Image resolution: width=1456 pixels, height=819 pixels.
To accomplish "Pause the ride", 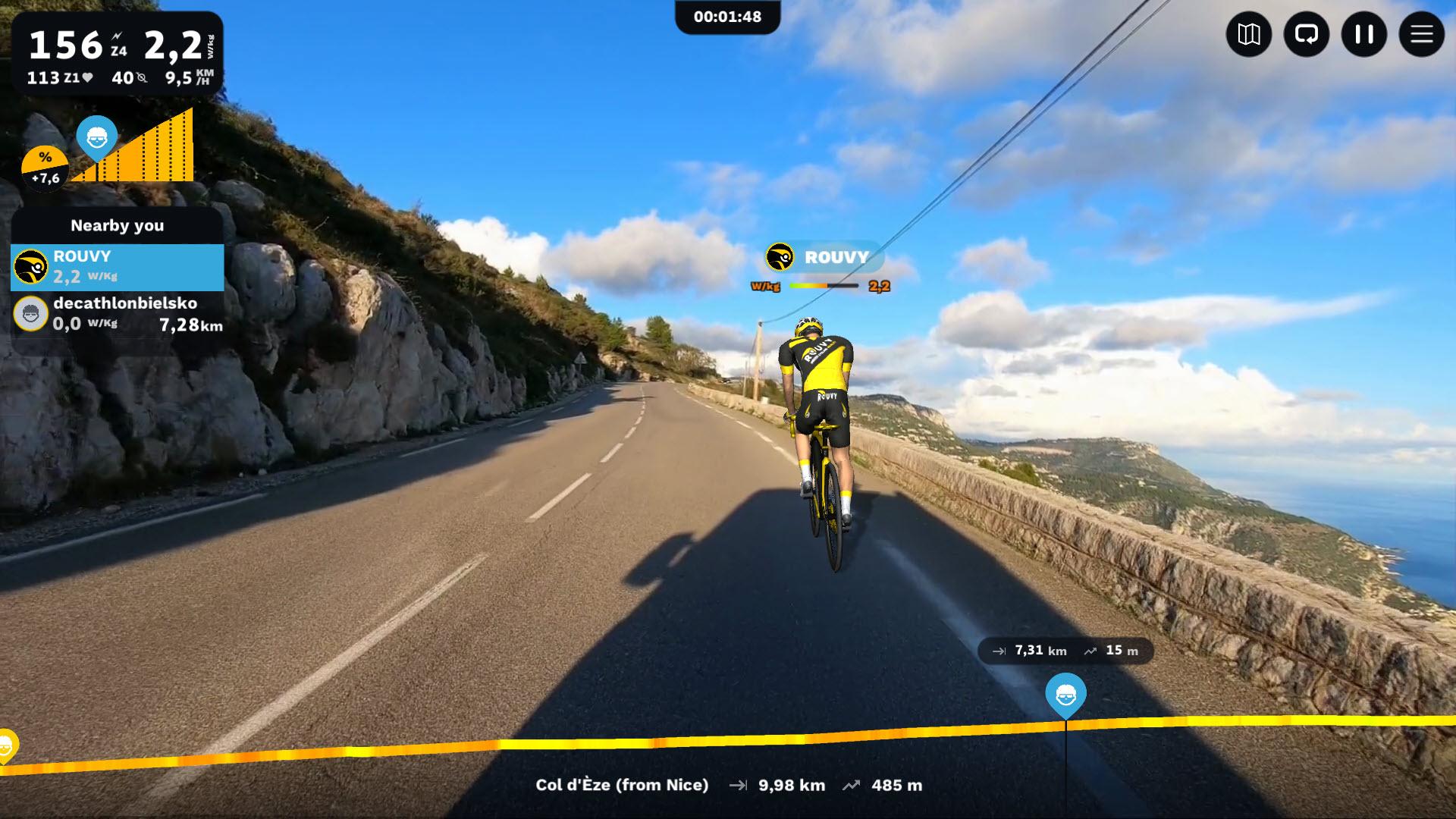I will coord(1363,34).
